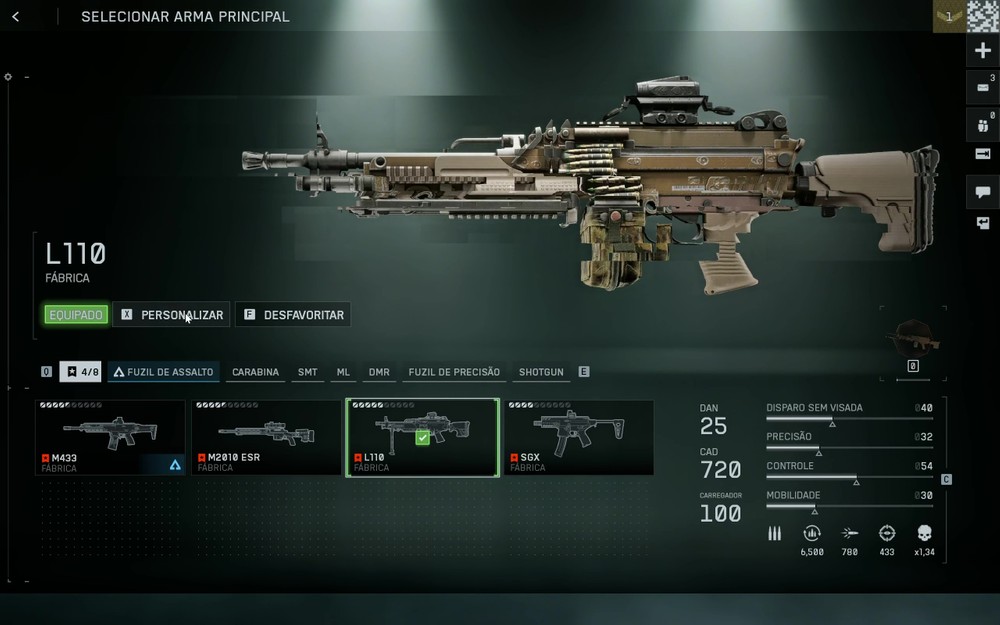Click the plus icon in the right sidebar
1000x625 pixels.
(982, 51)
